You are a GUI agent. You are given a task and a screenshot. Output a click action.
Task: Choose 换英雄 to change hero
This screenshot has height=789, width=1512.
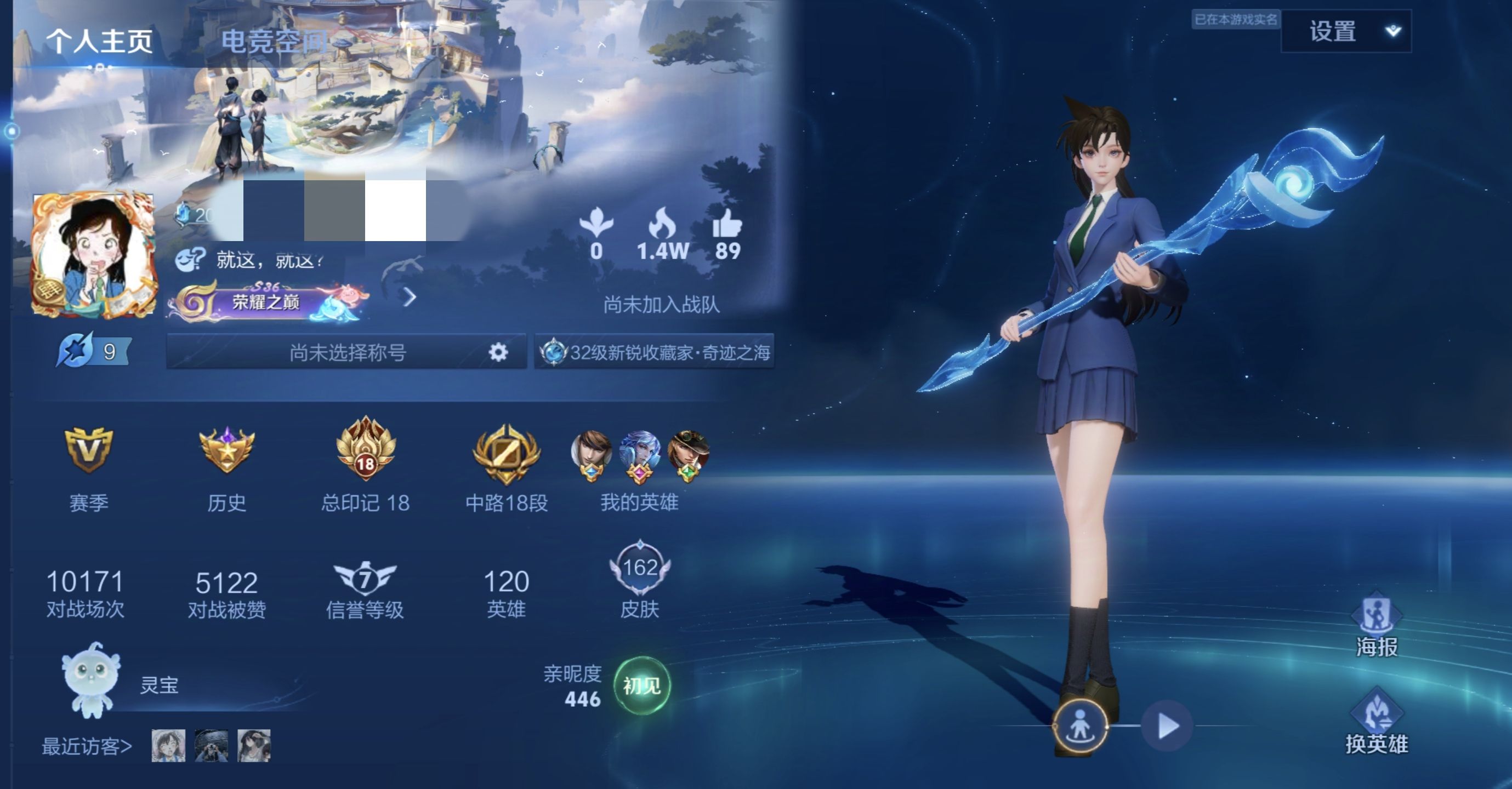(1377, 722)
